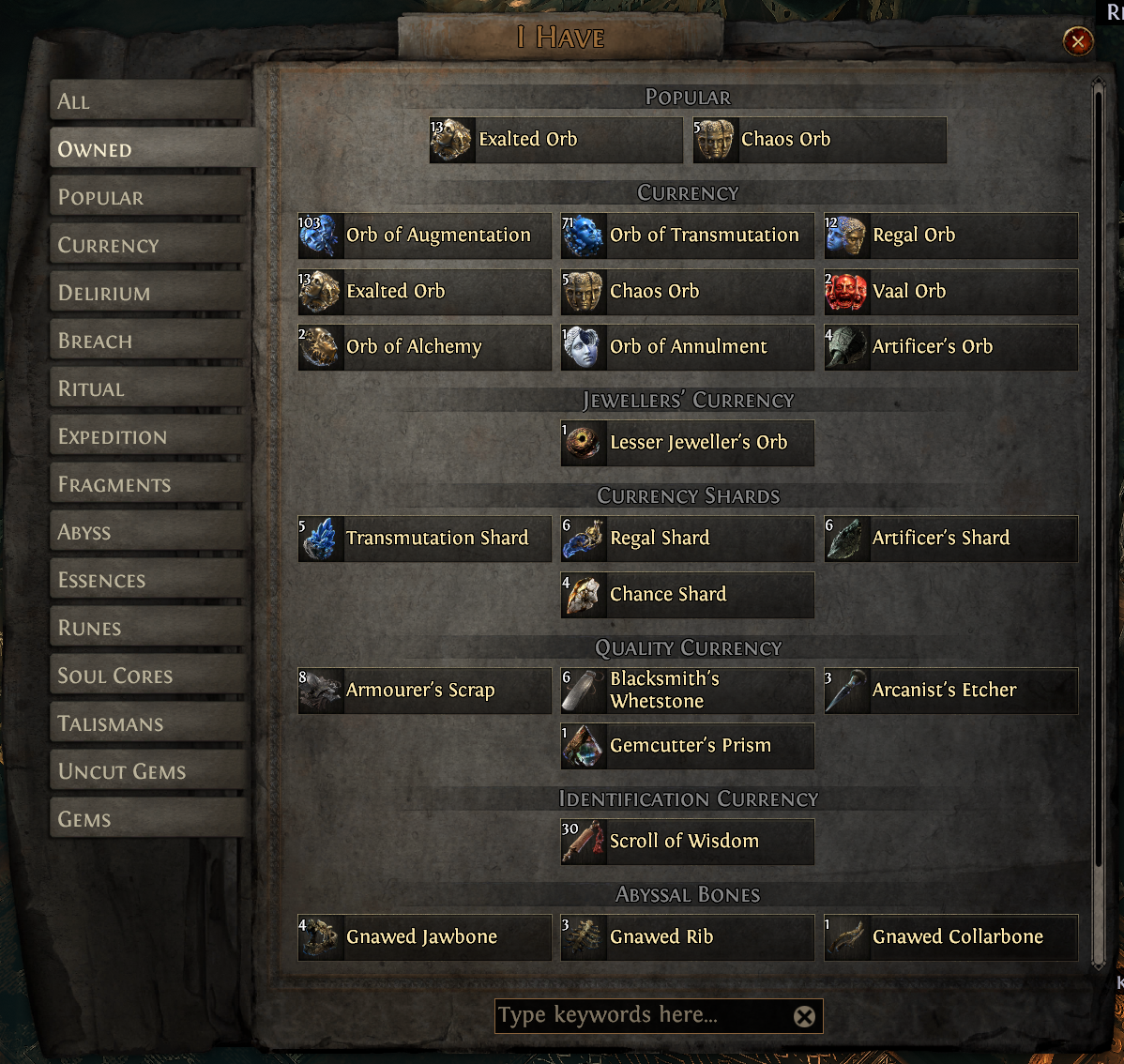Select Chaos Orb in the Popular section
Image resolution: width=1124 pixels, height=1064 pixels.
click(819, 140)
